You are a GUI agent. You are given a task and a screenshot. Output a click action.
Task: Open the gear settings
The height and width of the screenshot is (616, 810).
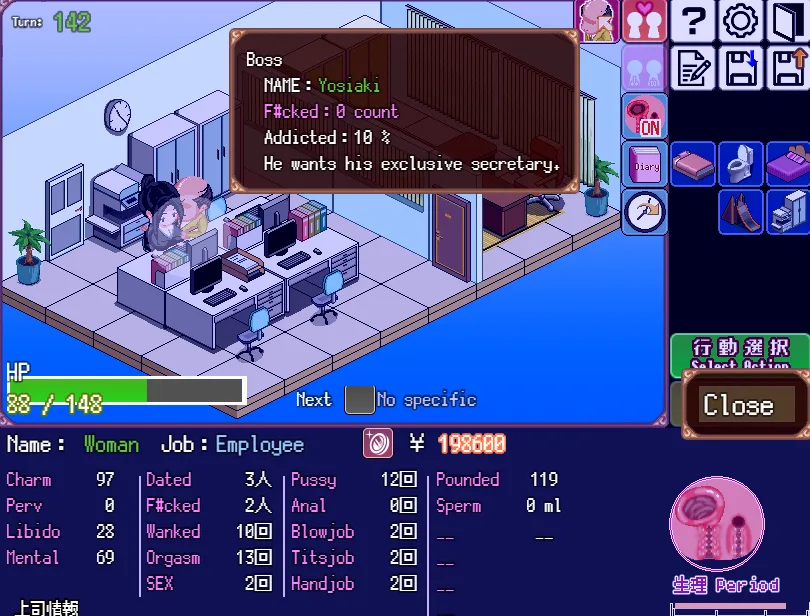coord(740,20)
